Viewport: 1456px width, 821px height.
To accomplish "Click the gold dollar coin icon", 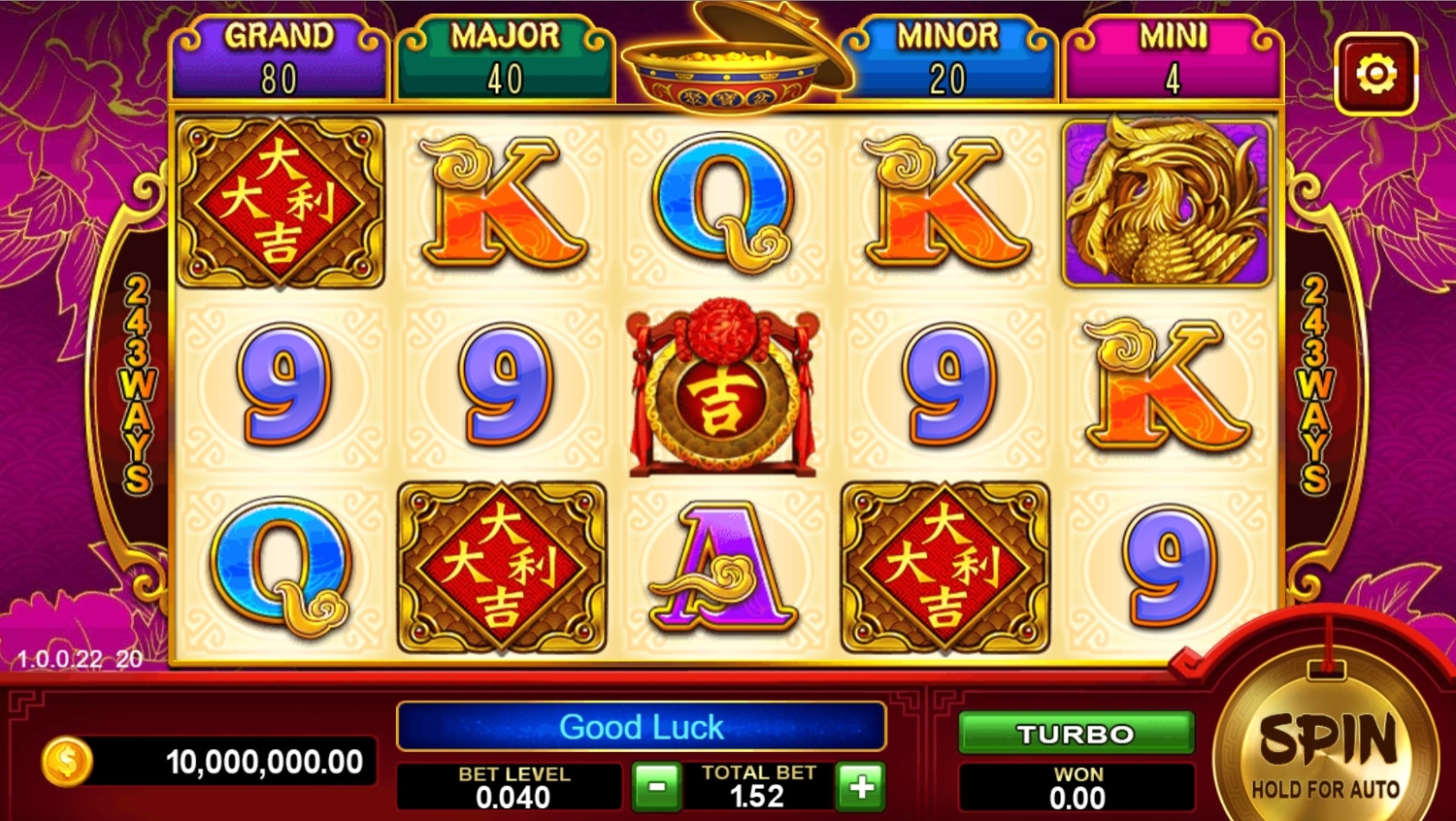I will [x=67, y=762].
